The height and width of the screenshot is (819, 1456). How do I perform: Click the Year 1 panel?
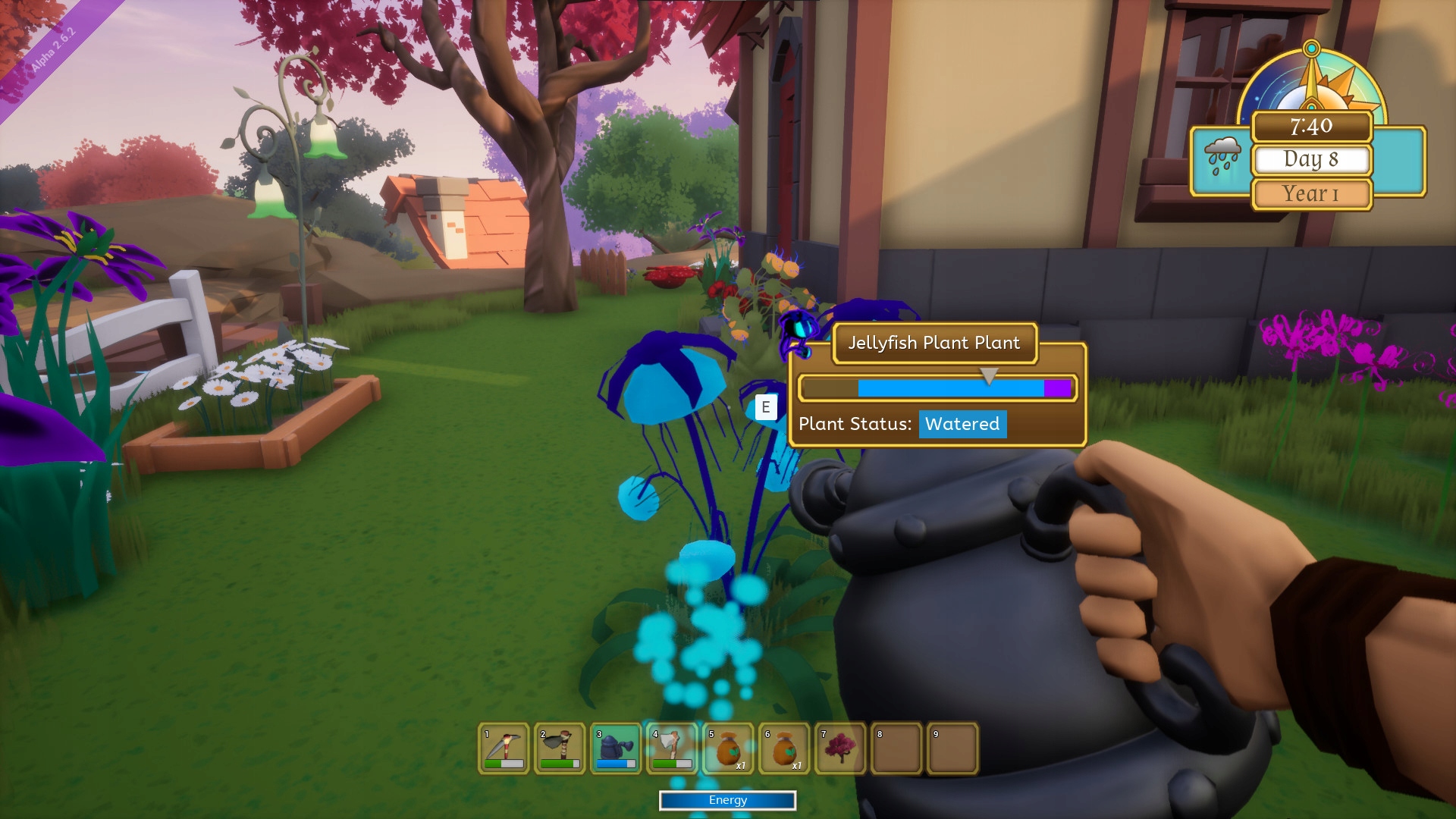[x=1311, y=193]
